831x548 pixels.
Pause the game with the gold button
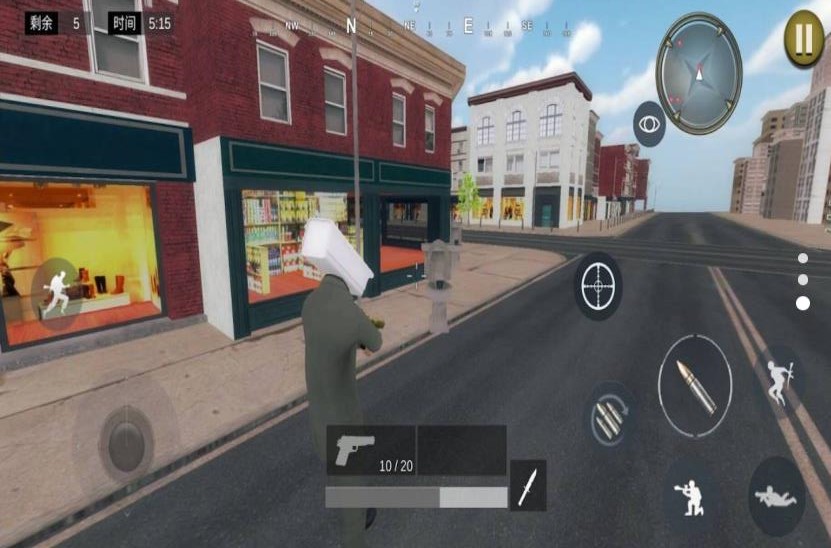(x=804, y=39)
